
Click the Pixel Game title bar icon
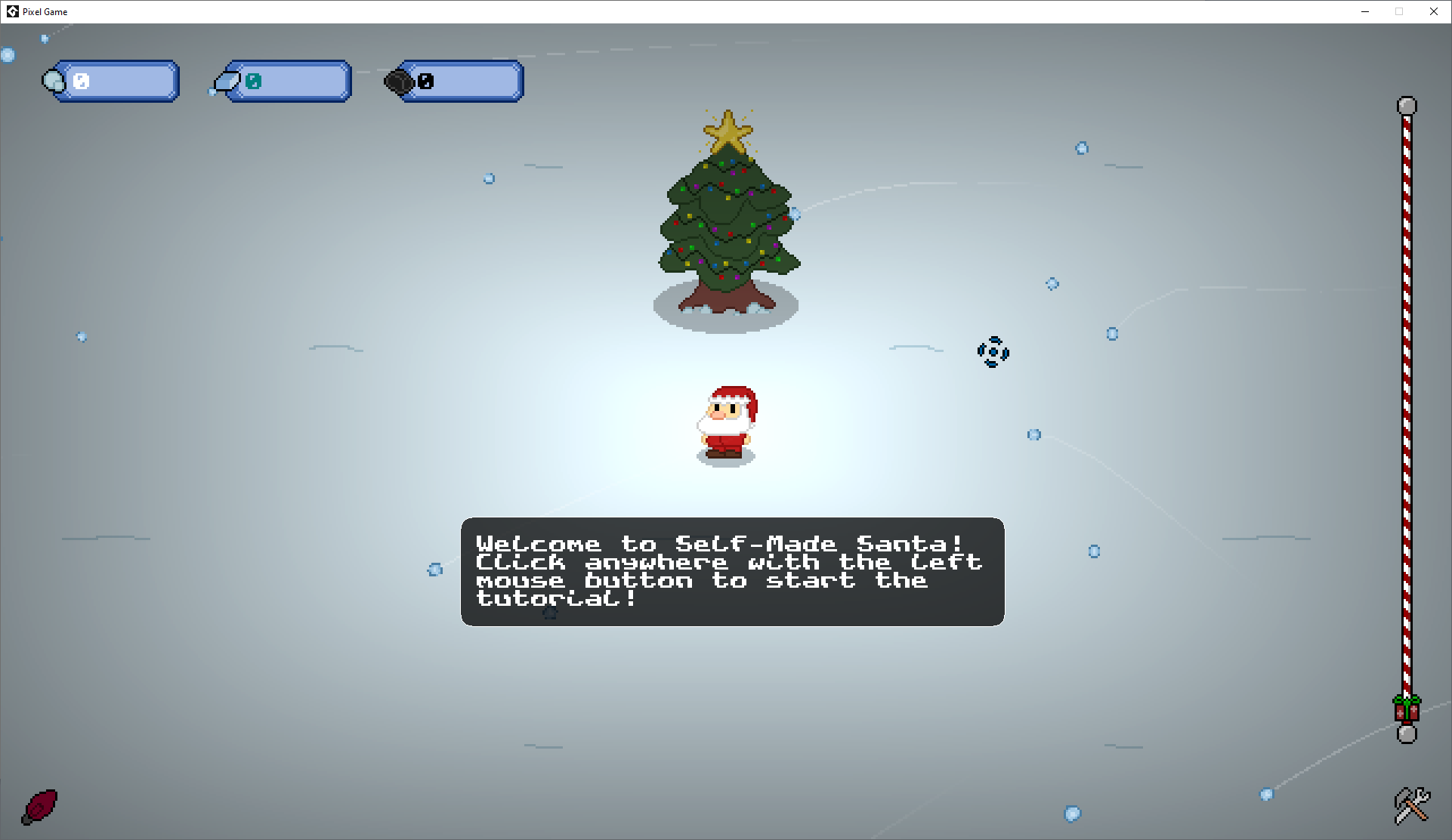12,11
